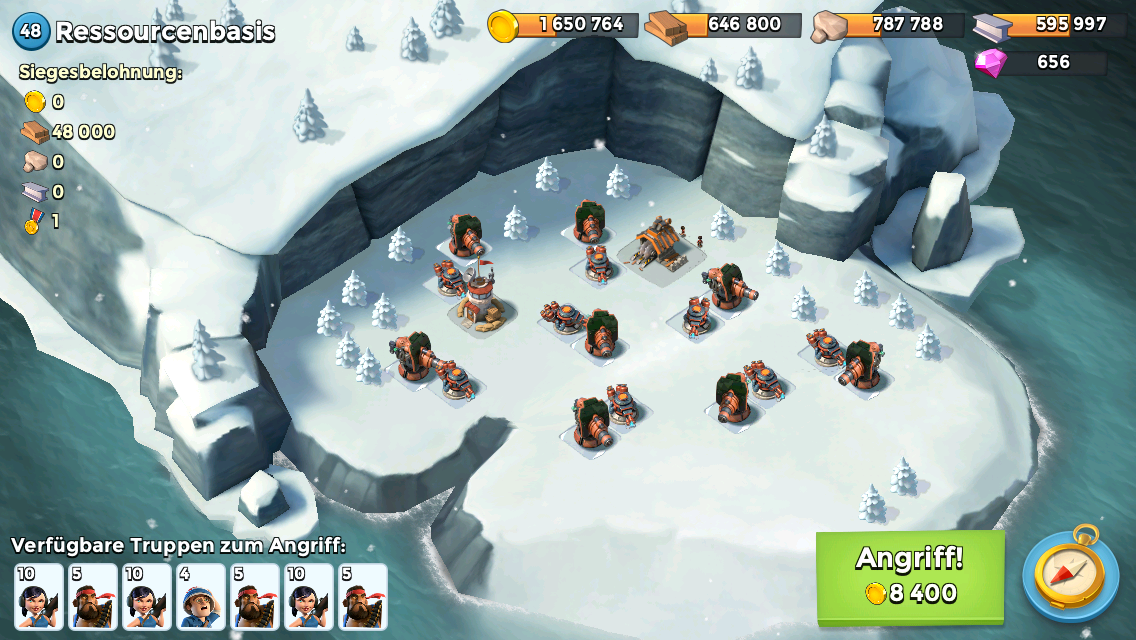
Task: Select the Medic troop card with 4 units
Action: (201, 596)
